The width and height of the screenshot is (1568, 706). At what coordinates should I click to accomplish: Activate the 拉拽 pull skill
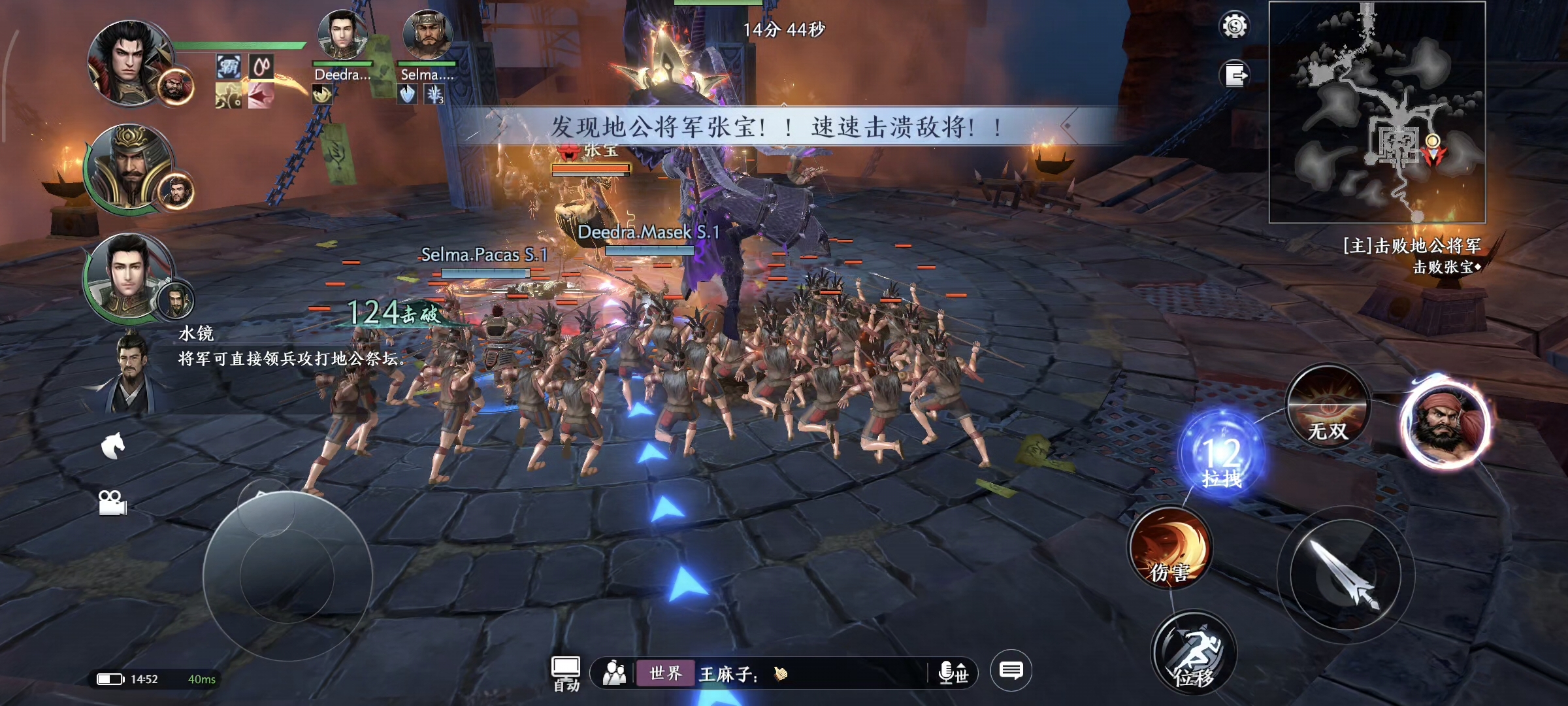1222,456
